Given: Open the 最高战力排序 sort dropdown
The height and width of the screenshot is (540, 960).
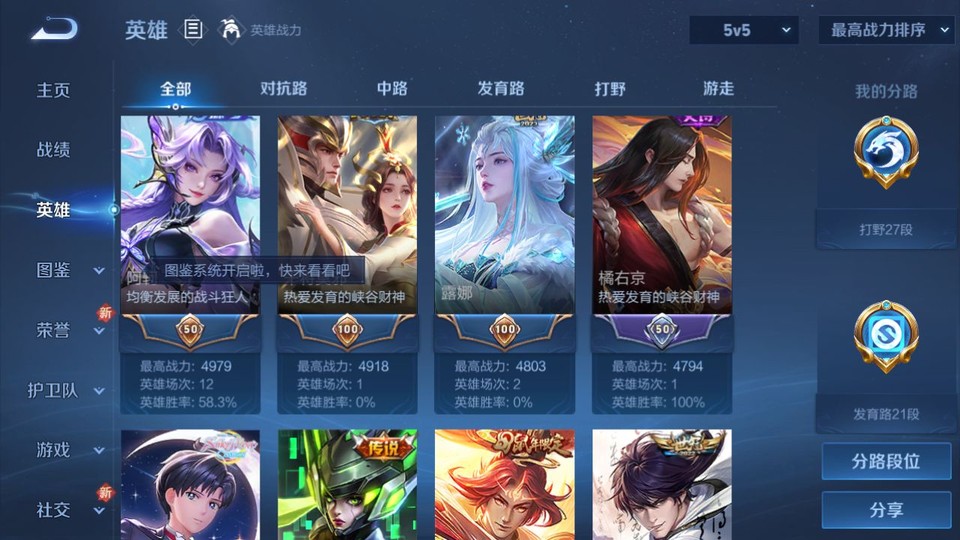Looking at the screenshot, I should tap(885, 30).
